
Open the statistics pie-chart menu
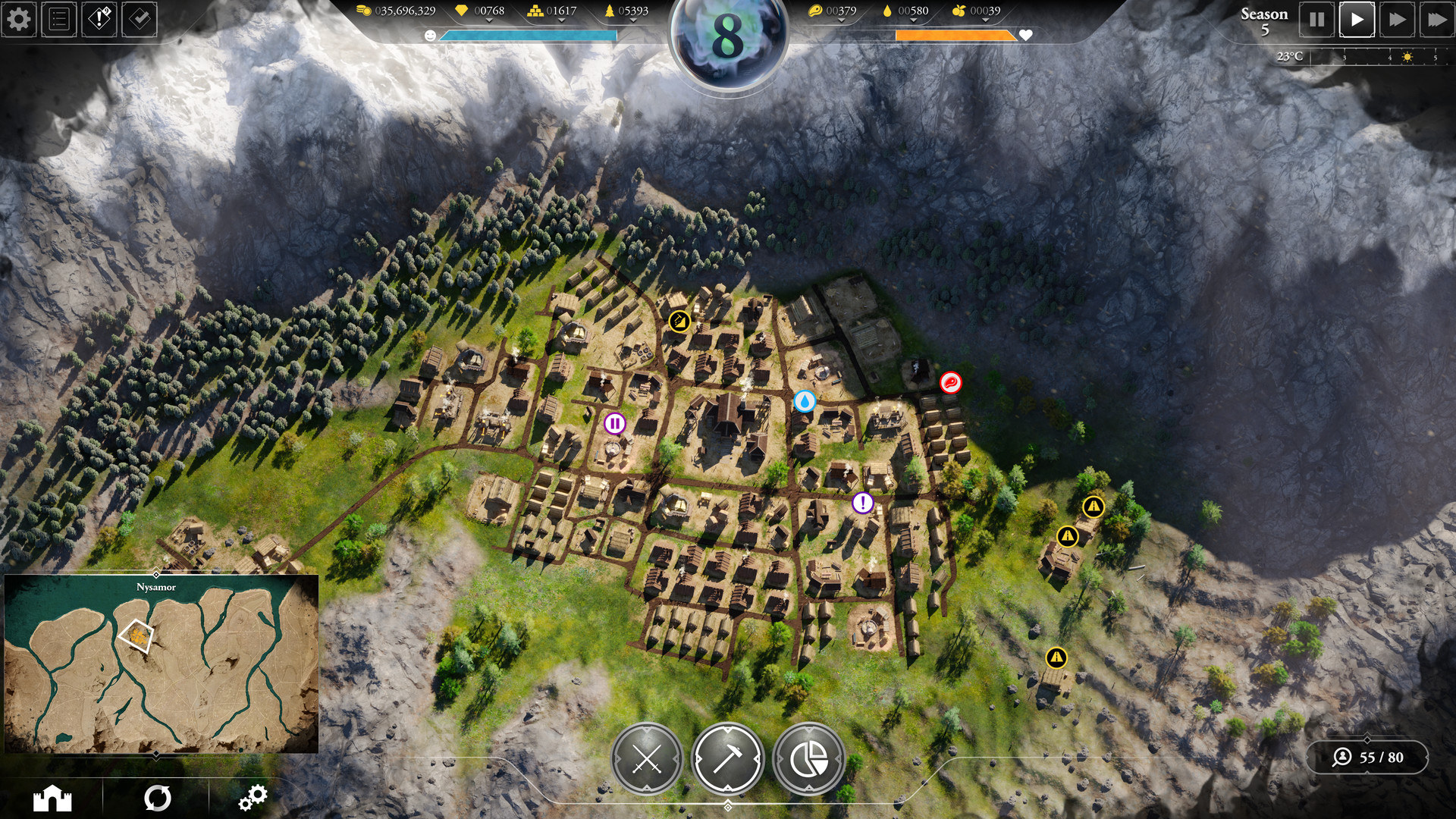[x=808, y=758]
